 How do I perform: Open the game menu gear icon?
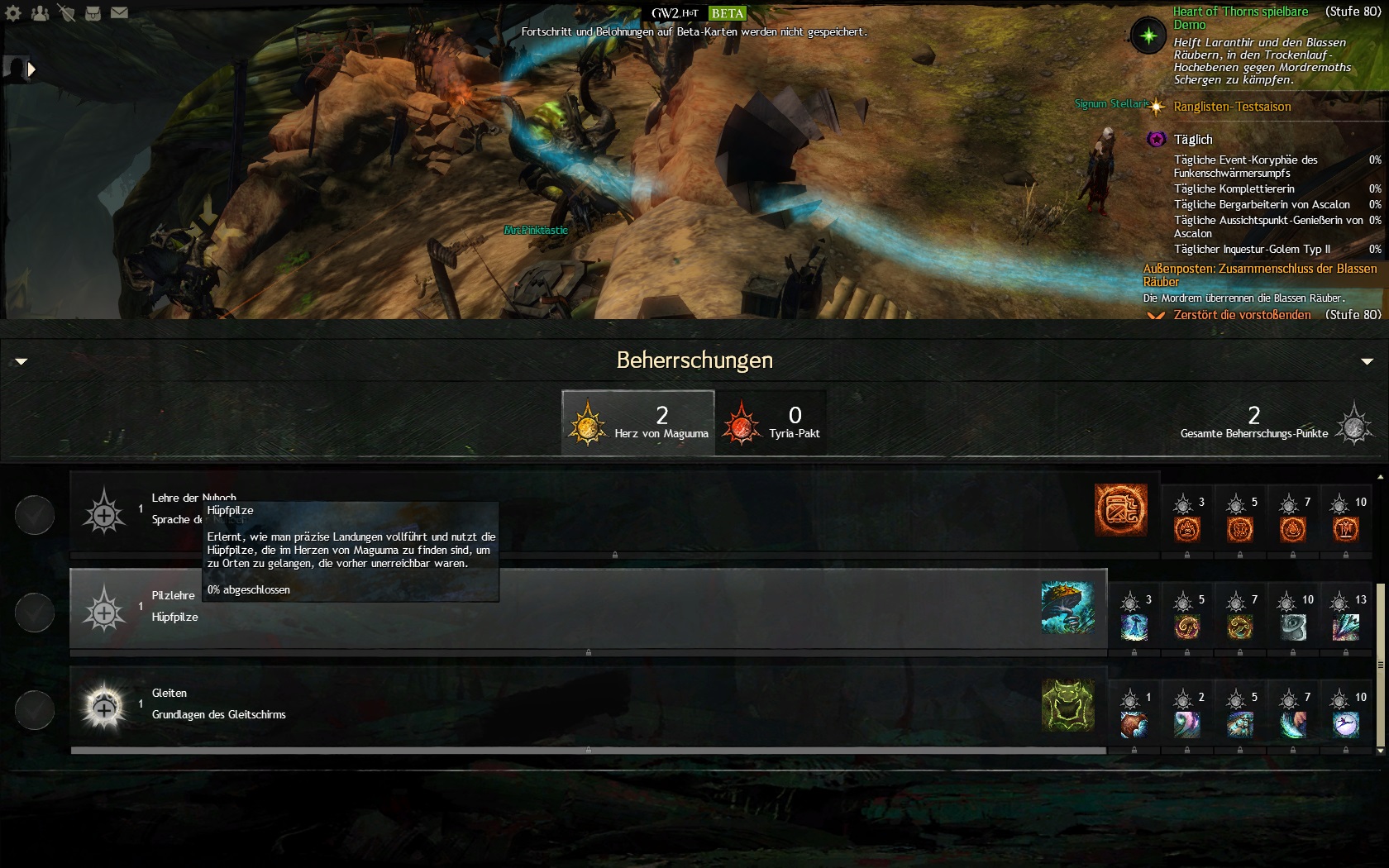(13, 13)
